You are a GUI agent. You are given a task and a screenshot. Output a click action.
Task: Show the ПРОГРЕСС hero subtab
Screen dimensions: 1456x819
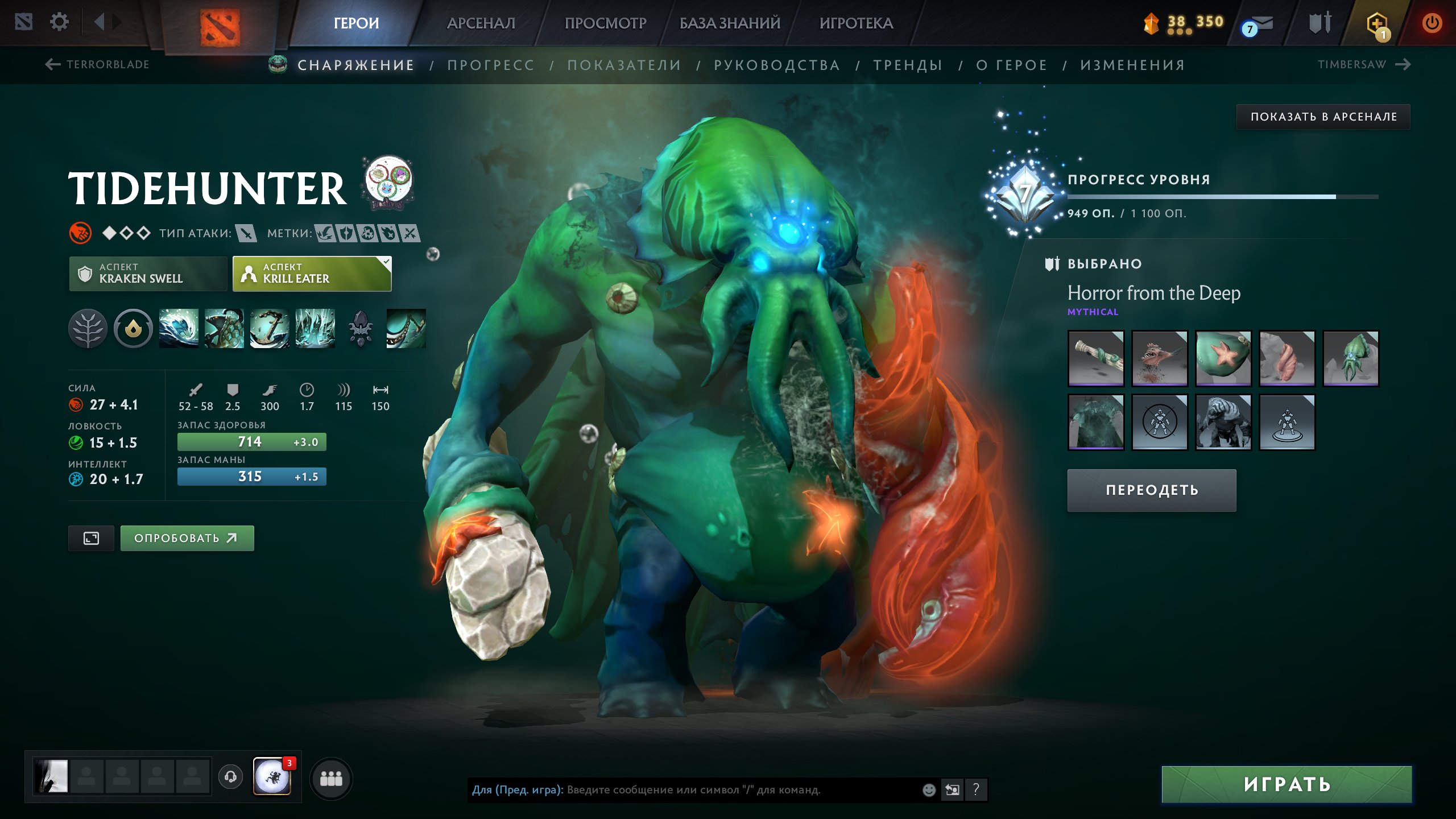pos(491,65)
